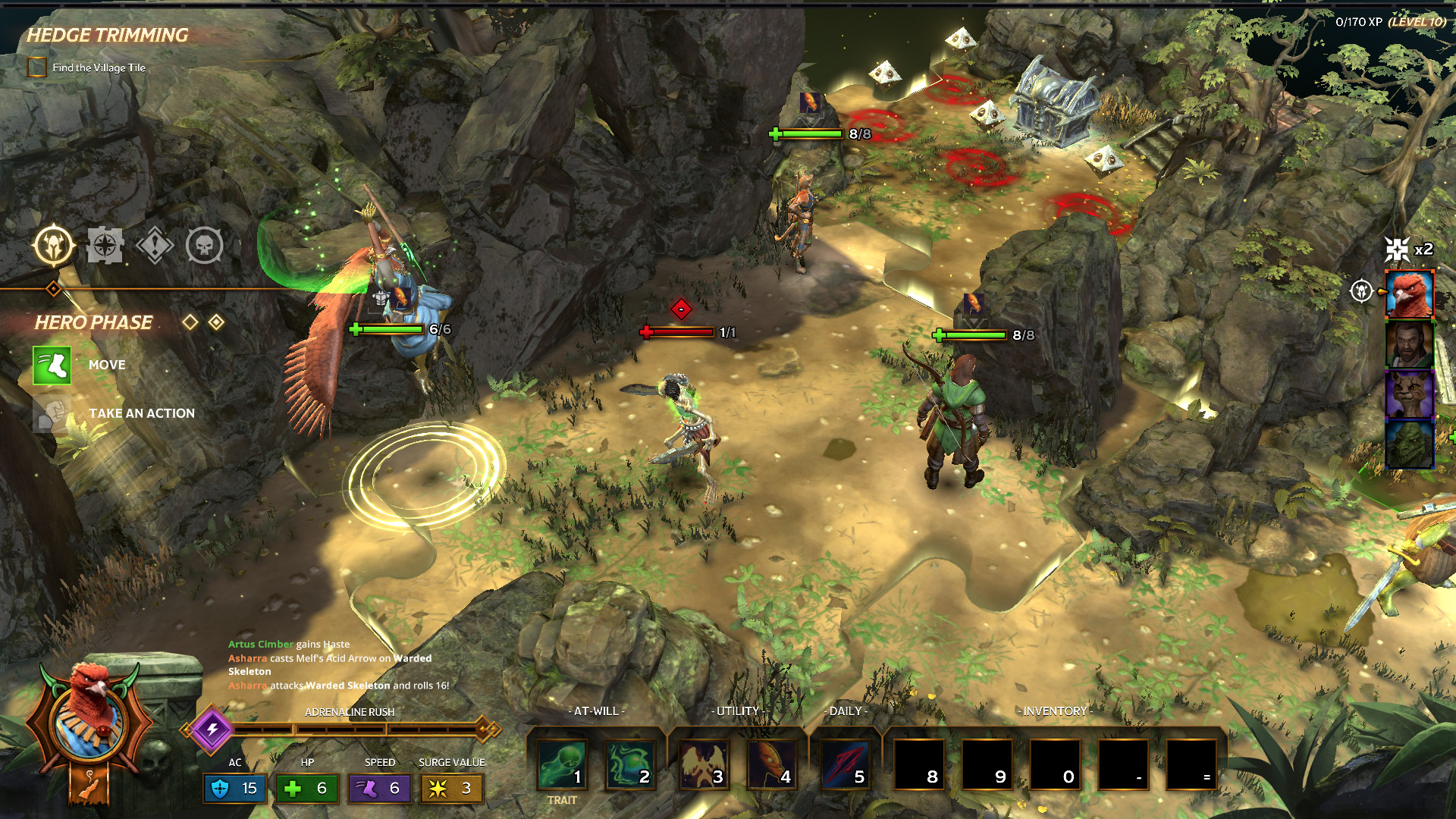Click the TAKE AN ACTION command label

tap(141, 413)
